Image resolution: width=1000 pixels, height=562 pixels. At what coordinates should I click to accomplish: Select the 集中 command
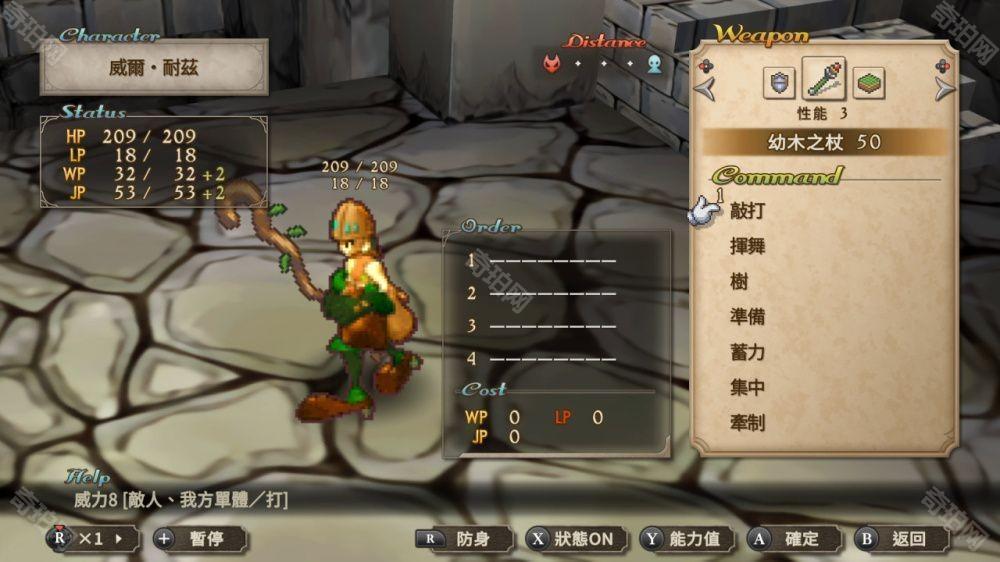(747, 387)
